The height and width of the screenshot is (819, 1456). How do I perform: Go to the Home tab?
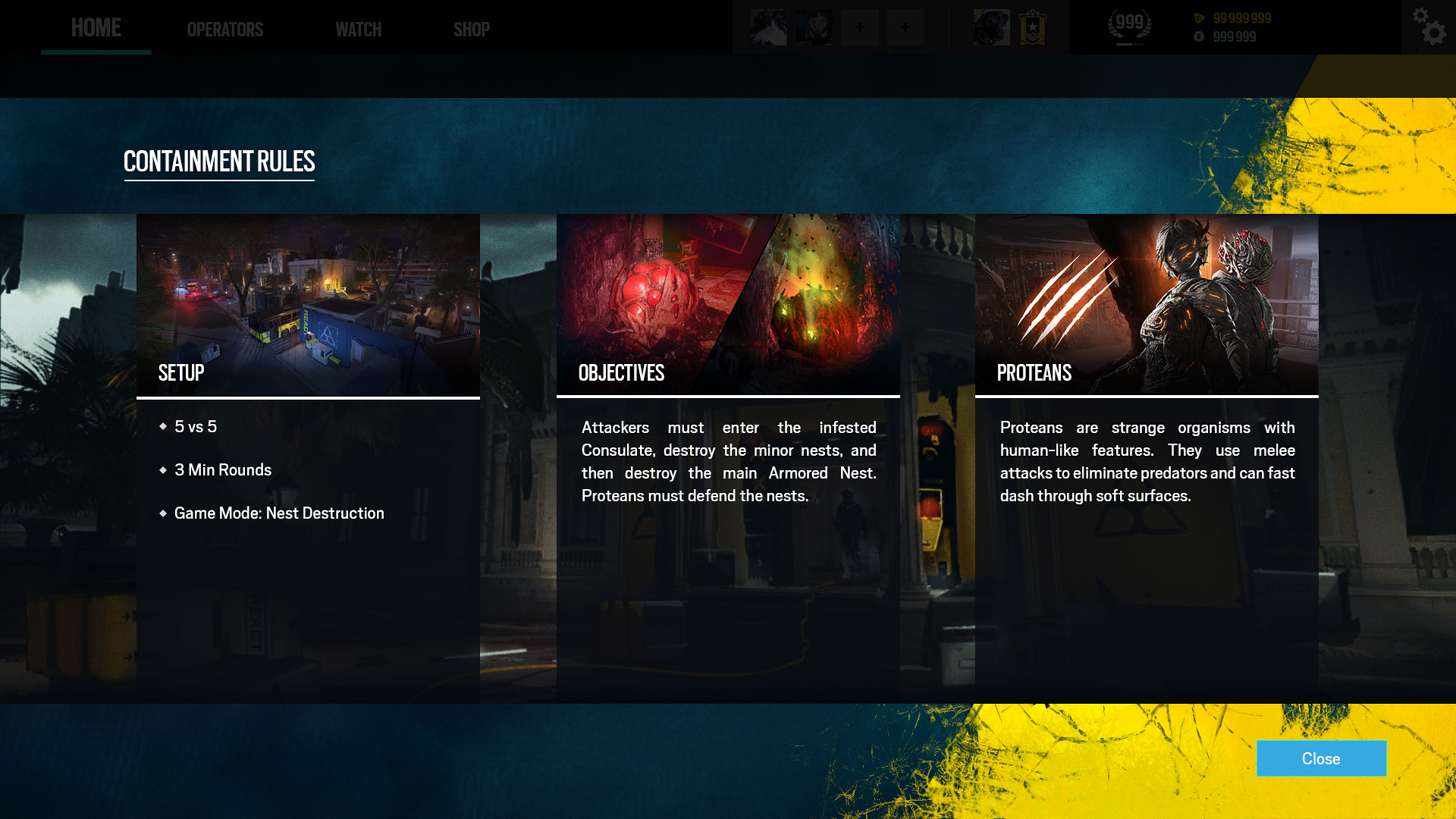pyautogui.click(x=96, y=28)
